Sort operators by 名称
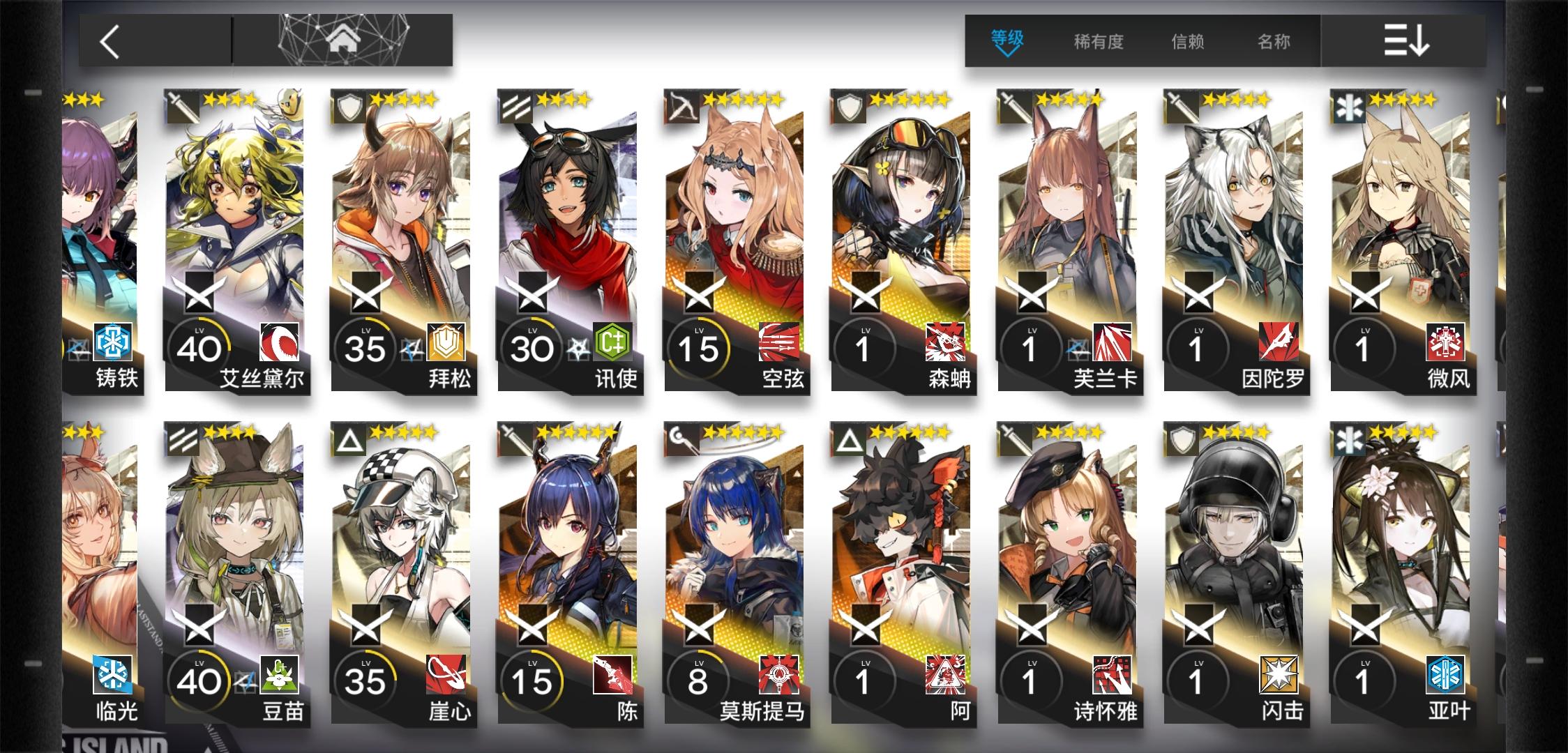 pyautogui.click(x=1273, y=42)
